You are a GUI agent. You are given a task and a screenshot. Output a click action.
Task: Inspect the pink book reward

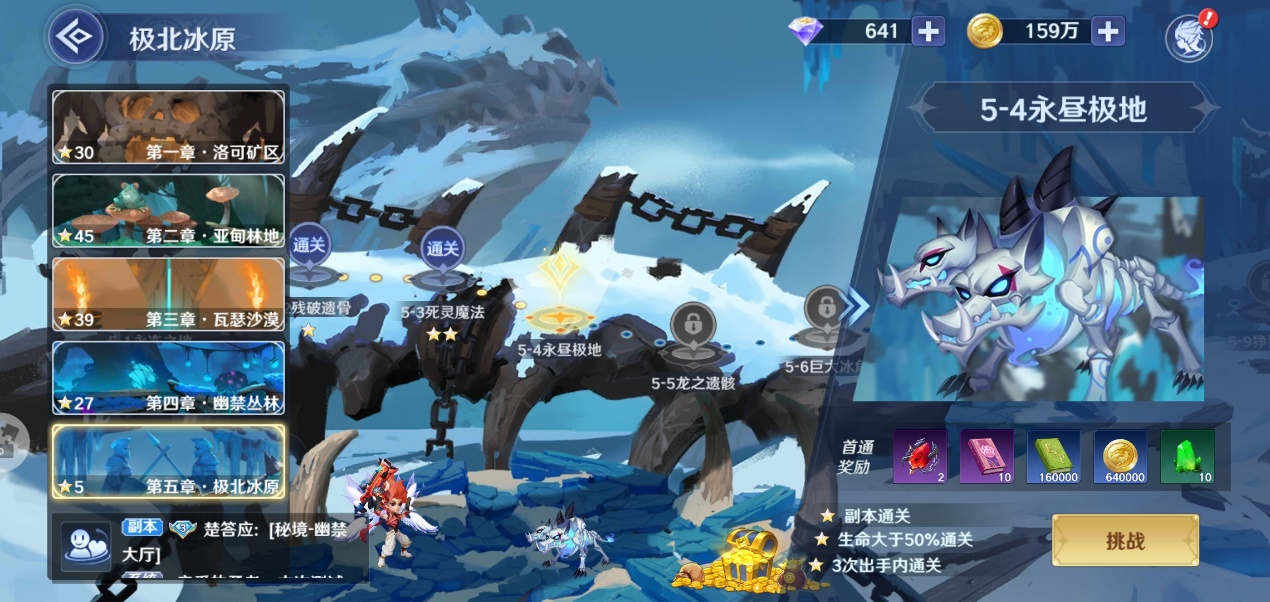[x=986, y=457]
